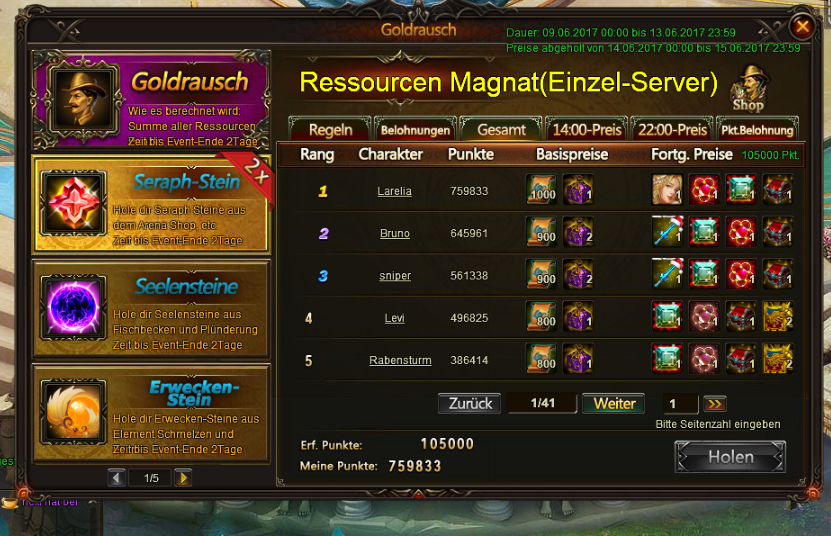Select the Erwecken-Stein event

[x=151, y=412]
